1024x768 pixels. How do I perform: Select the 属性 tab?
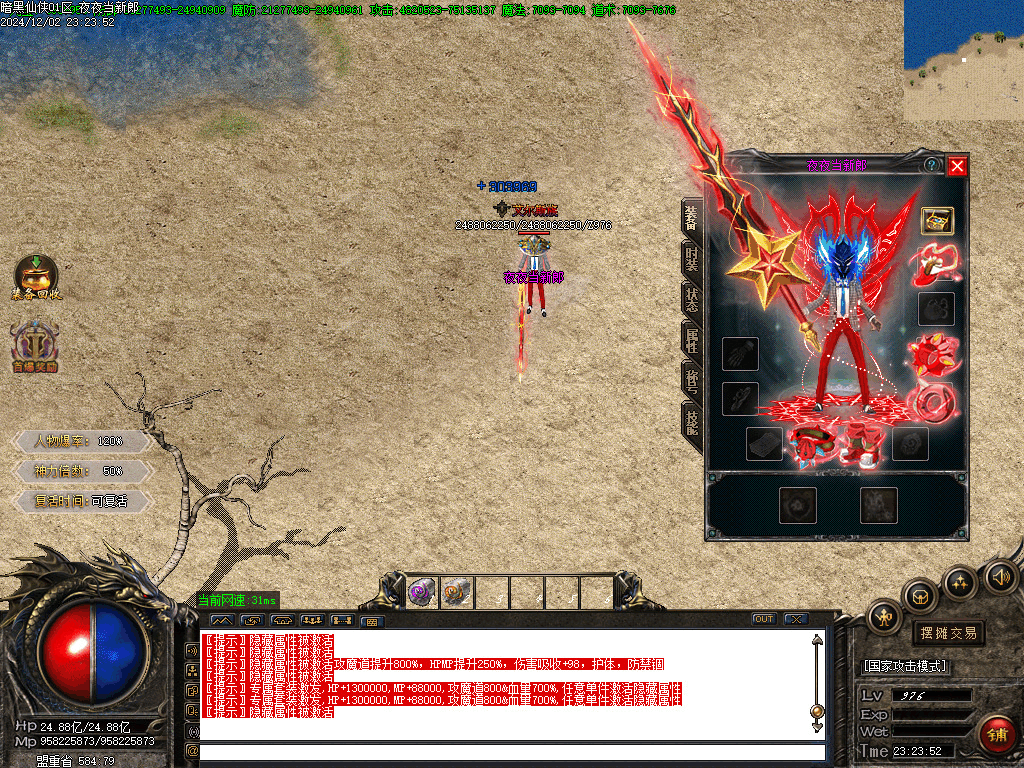(x=692, y=339)
